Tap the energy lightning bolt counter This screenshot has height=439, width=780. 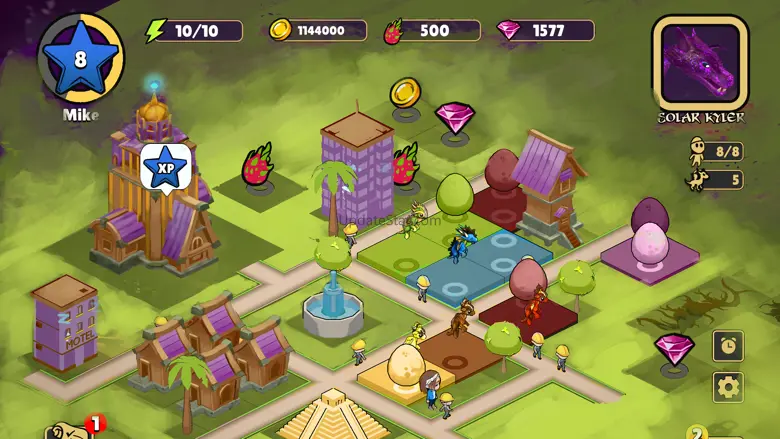pyautogui.click(x=195, y=31)
